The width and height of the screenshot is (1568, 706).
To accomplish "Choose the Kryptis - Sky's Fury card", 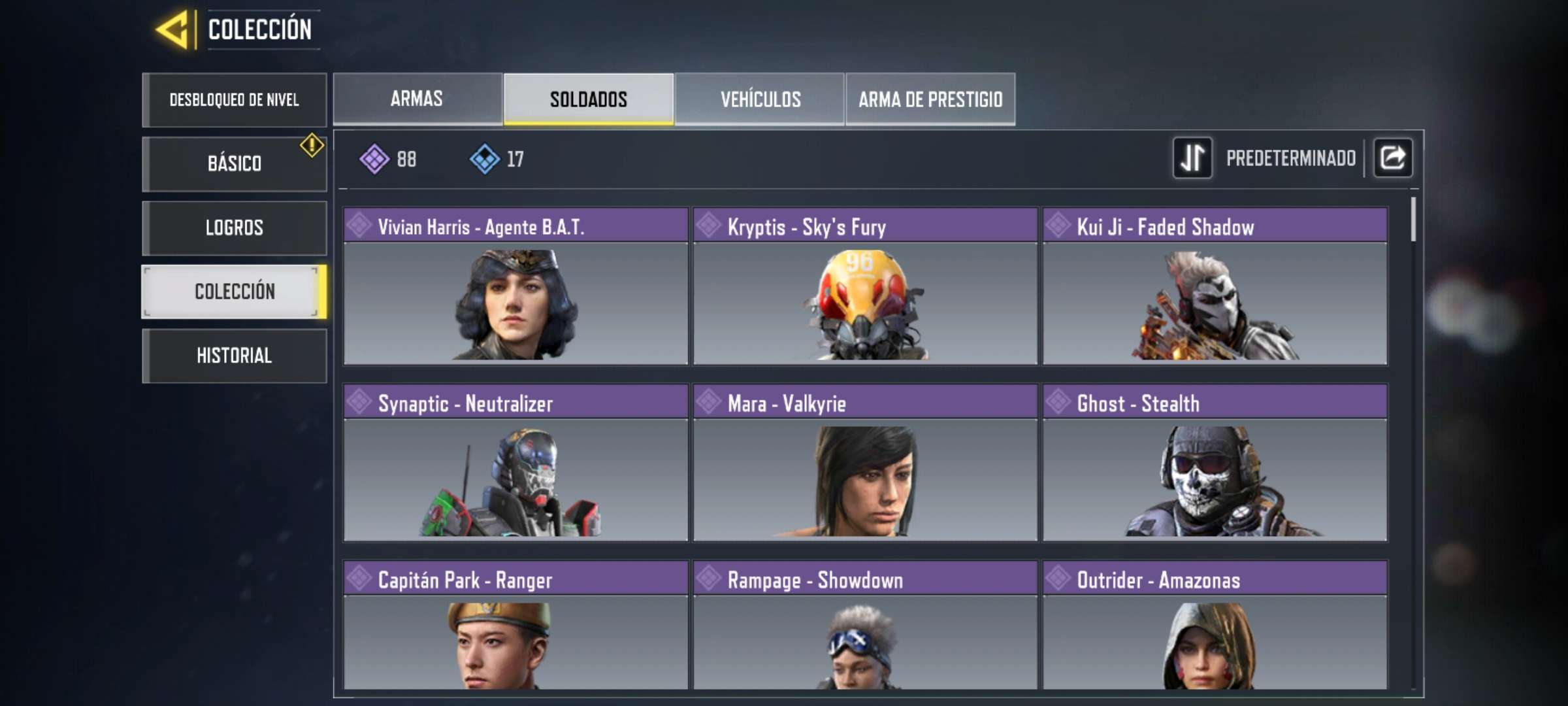I will click(865, 286).
